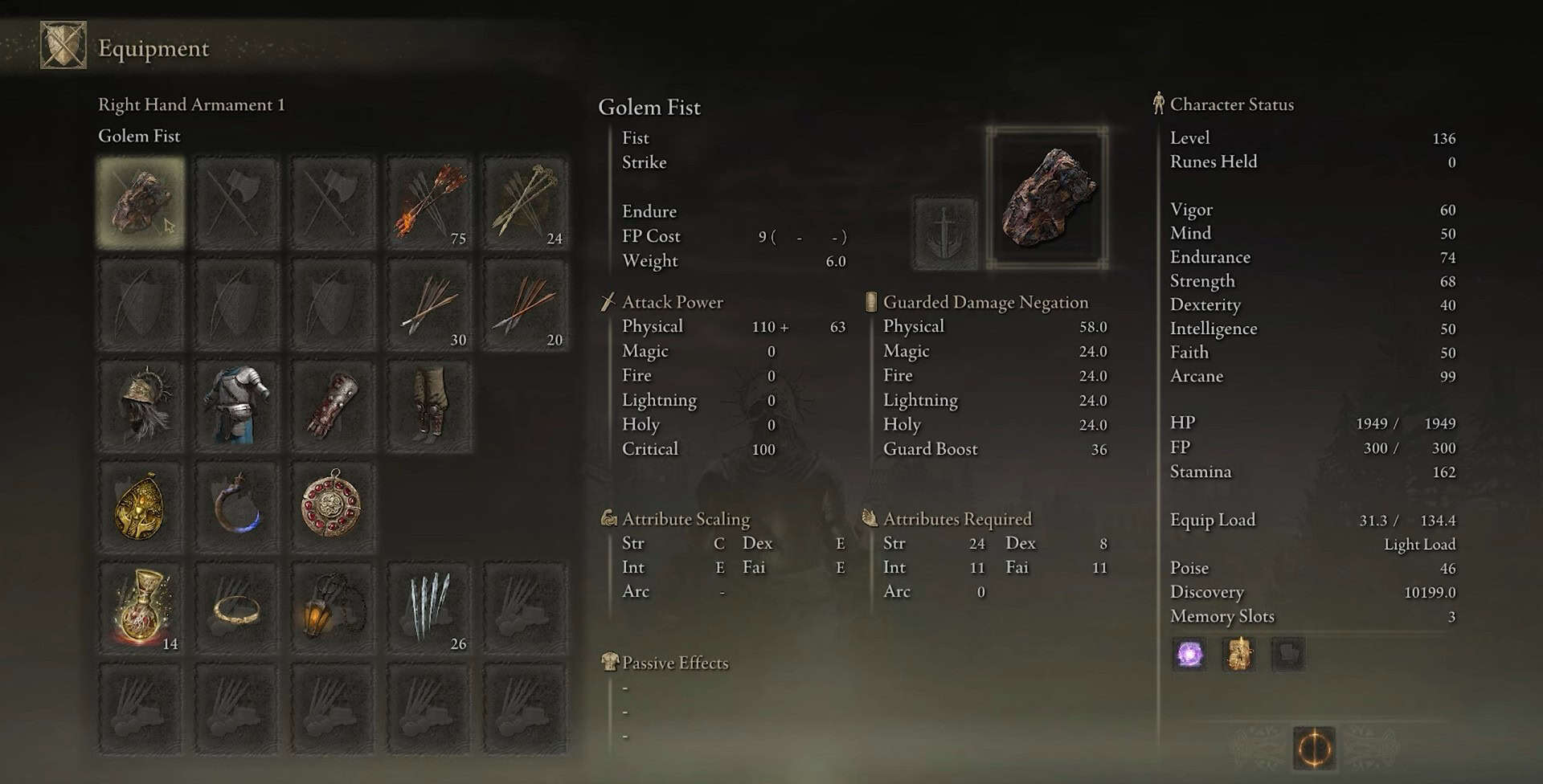Open the chest armor slot
Screen dimensions: 1543x784
(x=237, y=406)
